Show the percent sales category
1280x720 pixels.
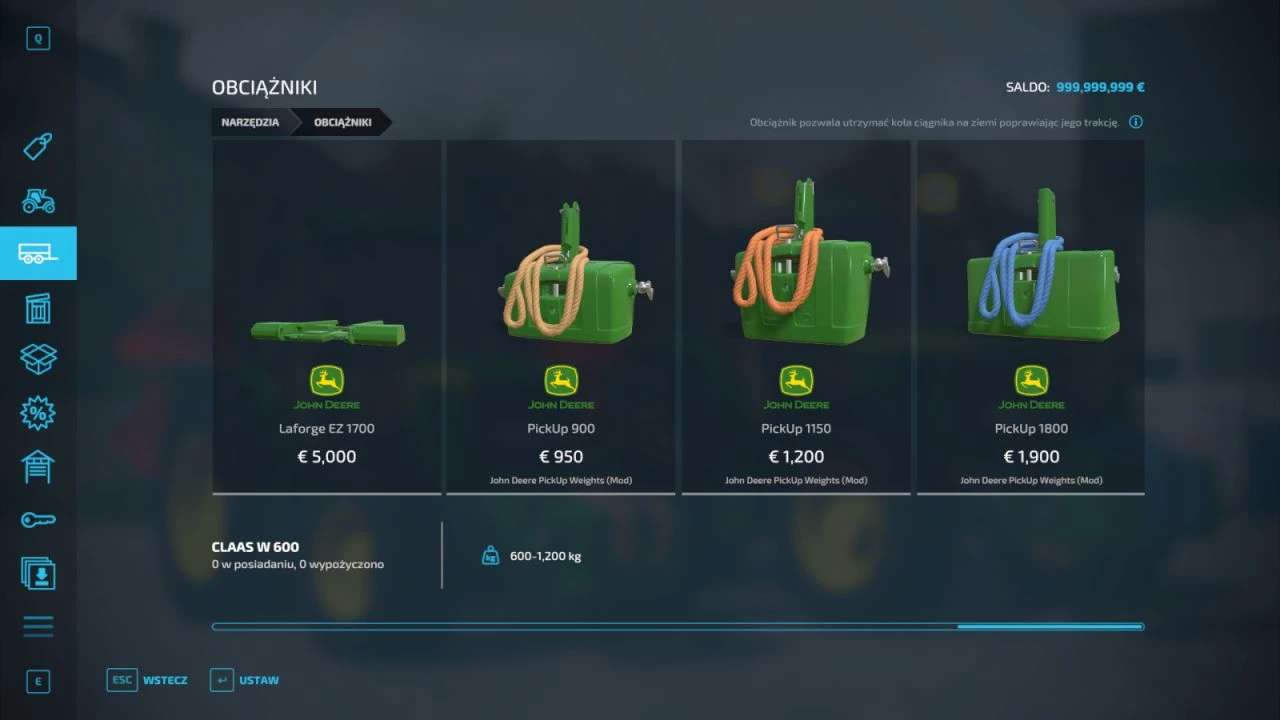(38, 413)
